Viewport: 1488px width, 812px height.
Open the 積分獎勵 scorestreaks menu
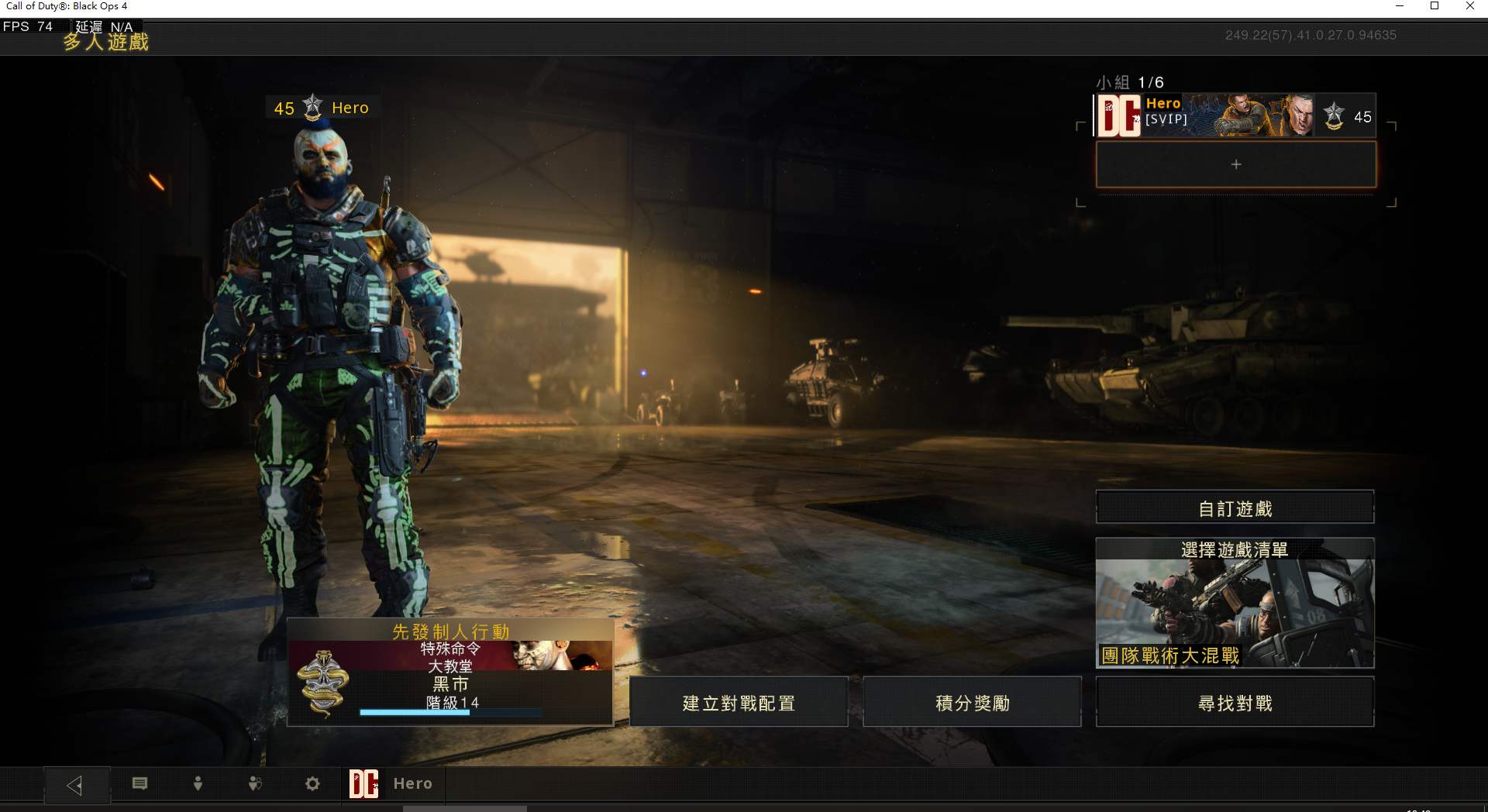[x=972, y=702]
